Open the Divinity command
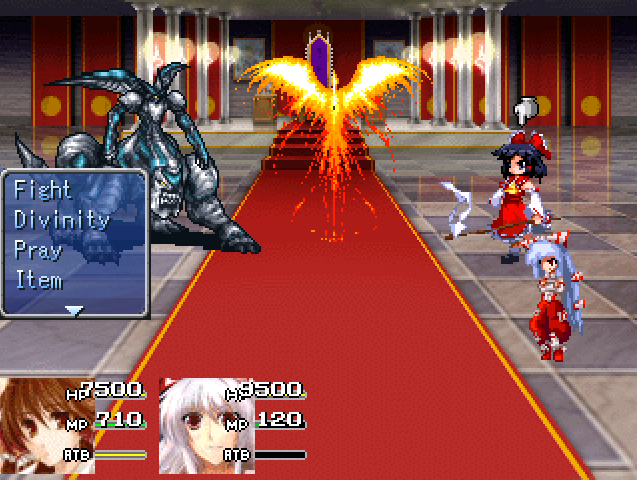Viewport: 637px width, 480px height. (x=61, y=220)
